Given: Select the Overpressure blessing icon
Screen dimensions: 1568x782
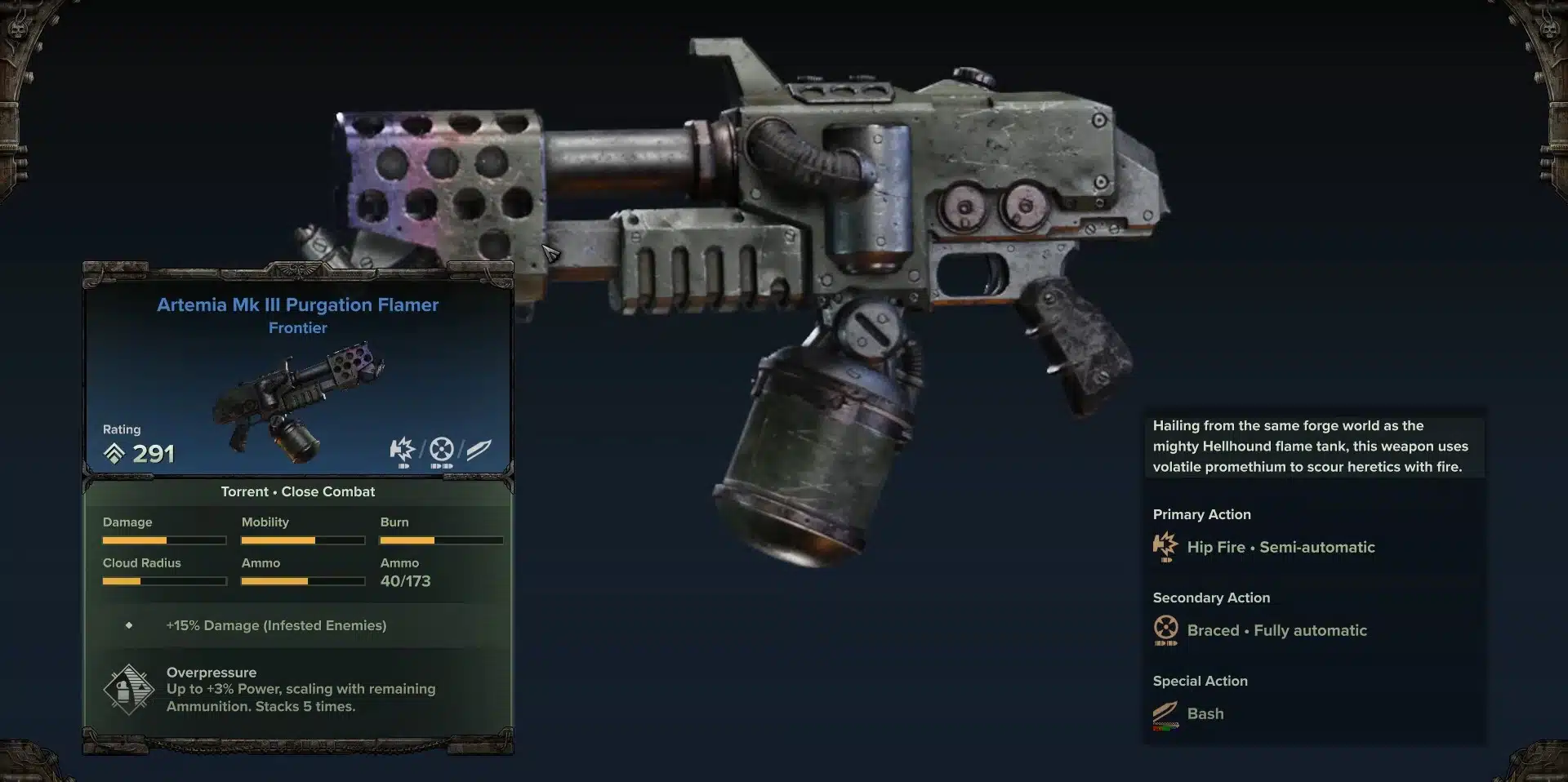Looking at the screenshot, I should click(x=129, y=689).
